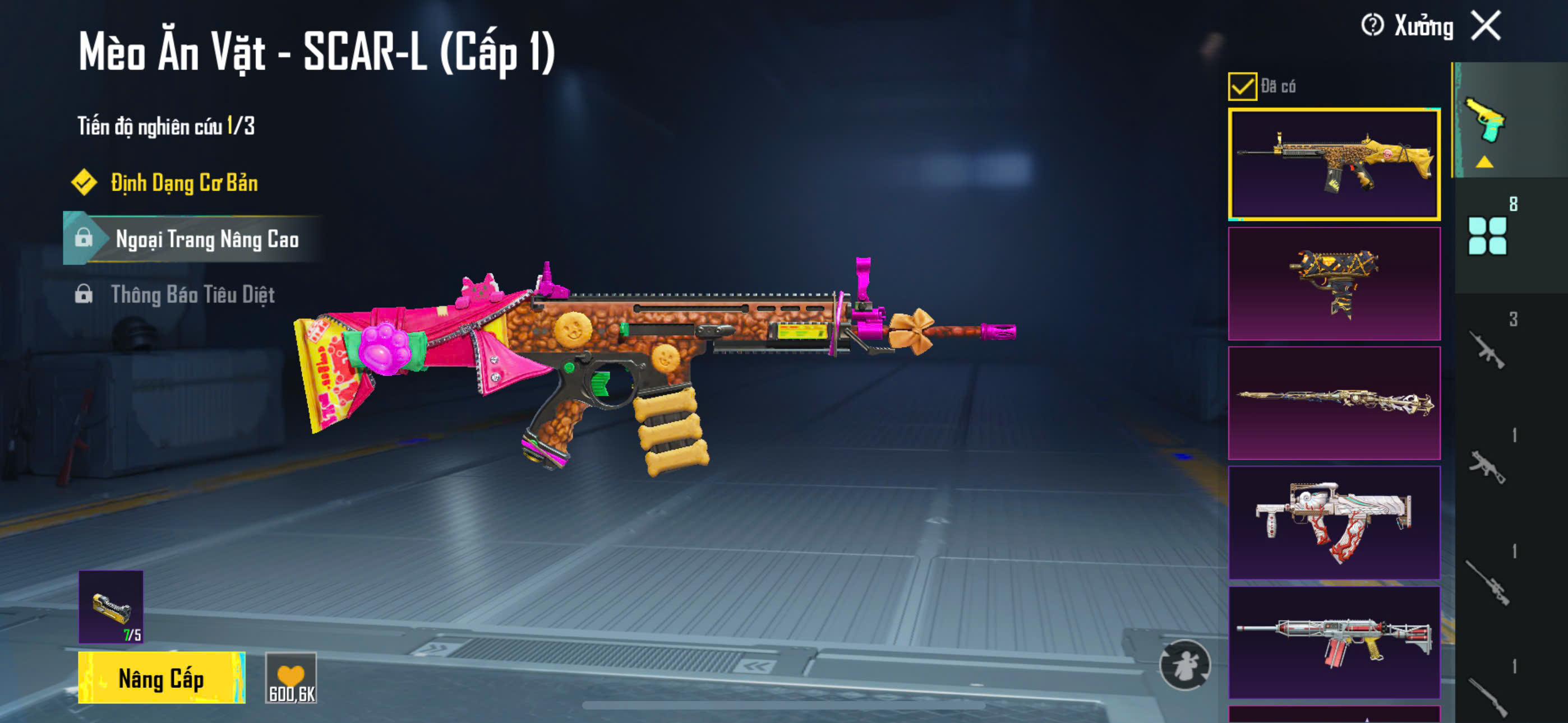Select the Định Dạng Cơ Bản stage

(184, 183)
